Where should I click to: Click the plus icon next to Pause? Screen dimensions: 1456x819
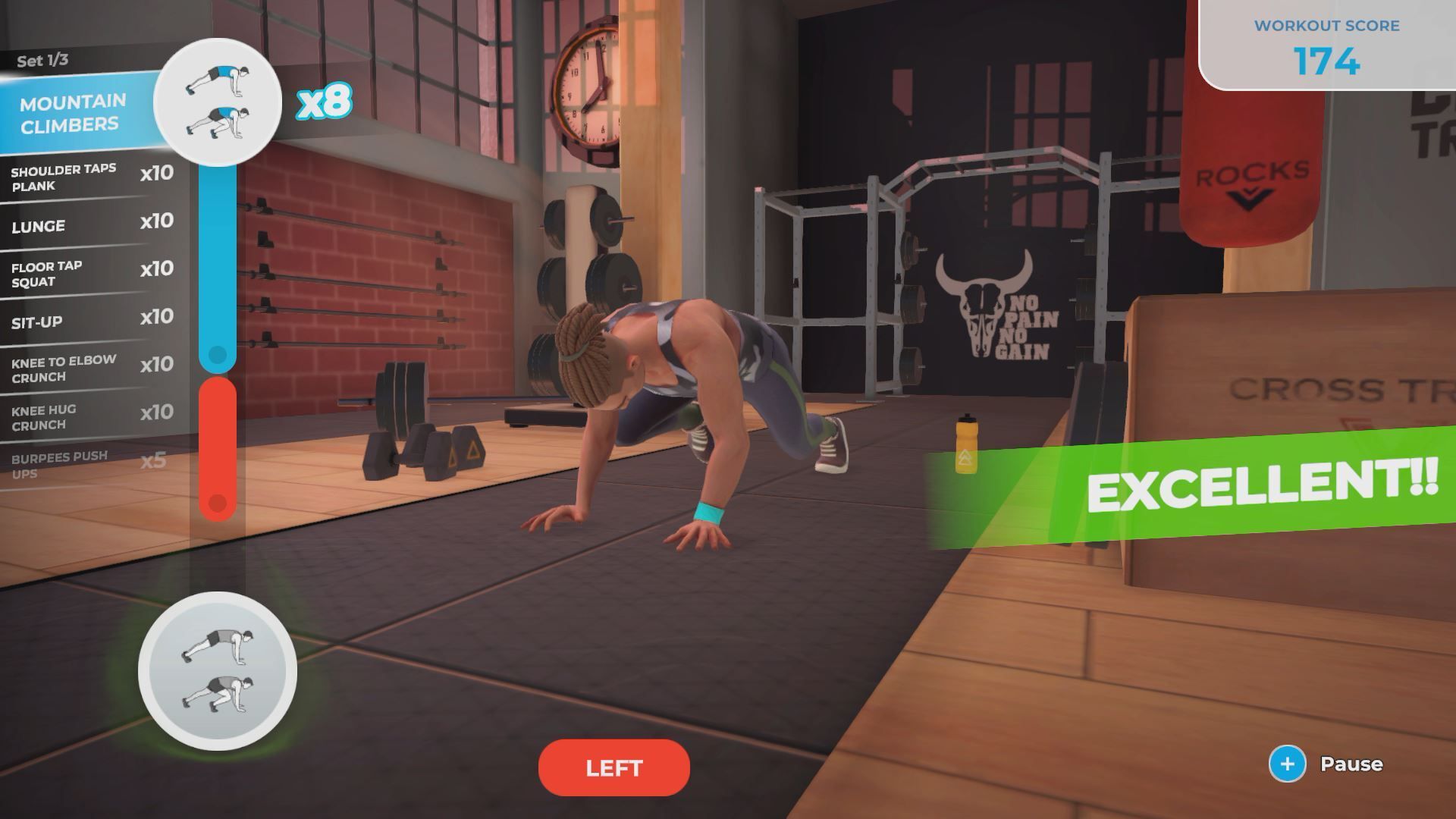[x=1287, y=764]
